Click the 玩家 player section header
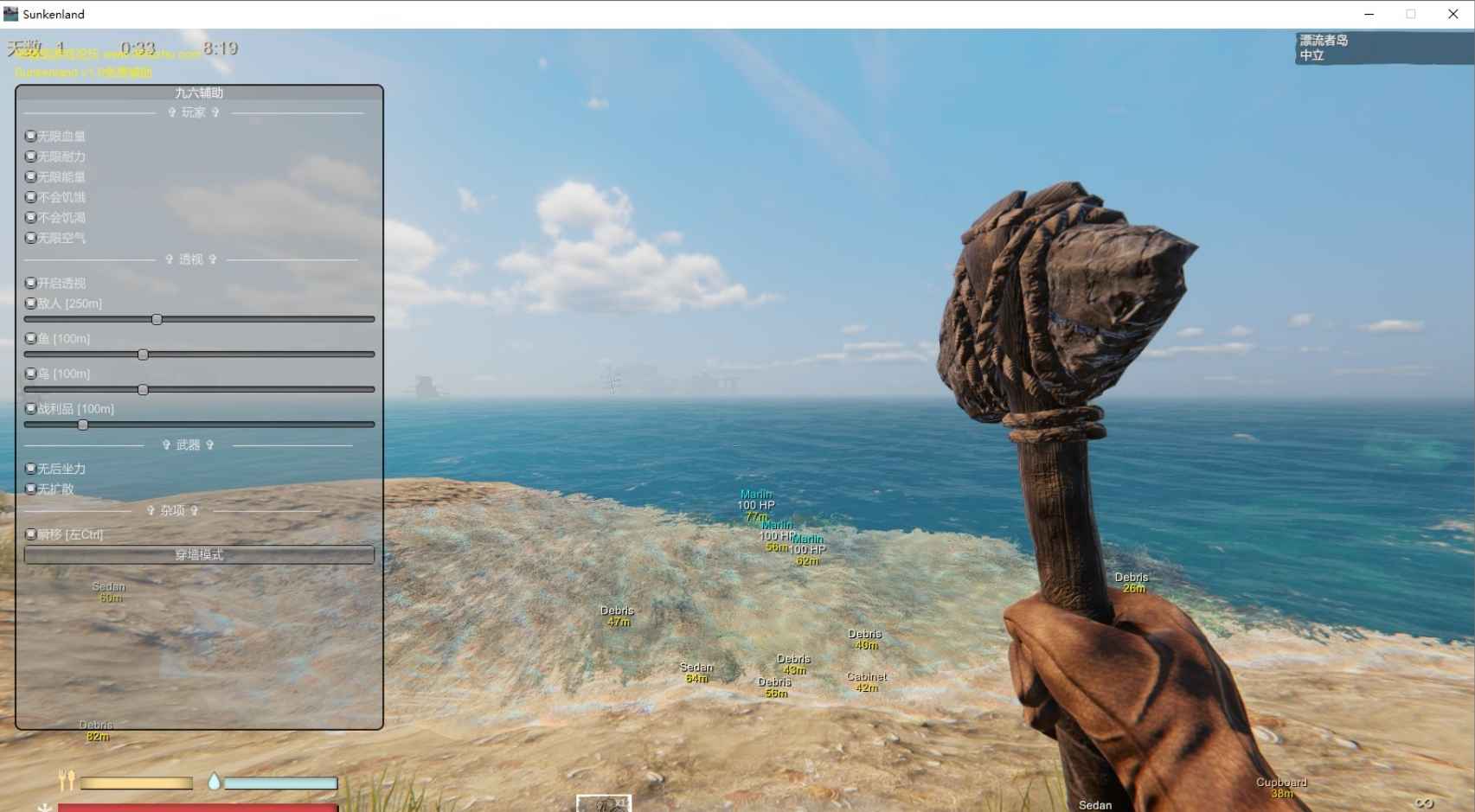1475x812 pixels. point(195,112)
